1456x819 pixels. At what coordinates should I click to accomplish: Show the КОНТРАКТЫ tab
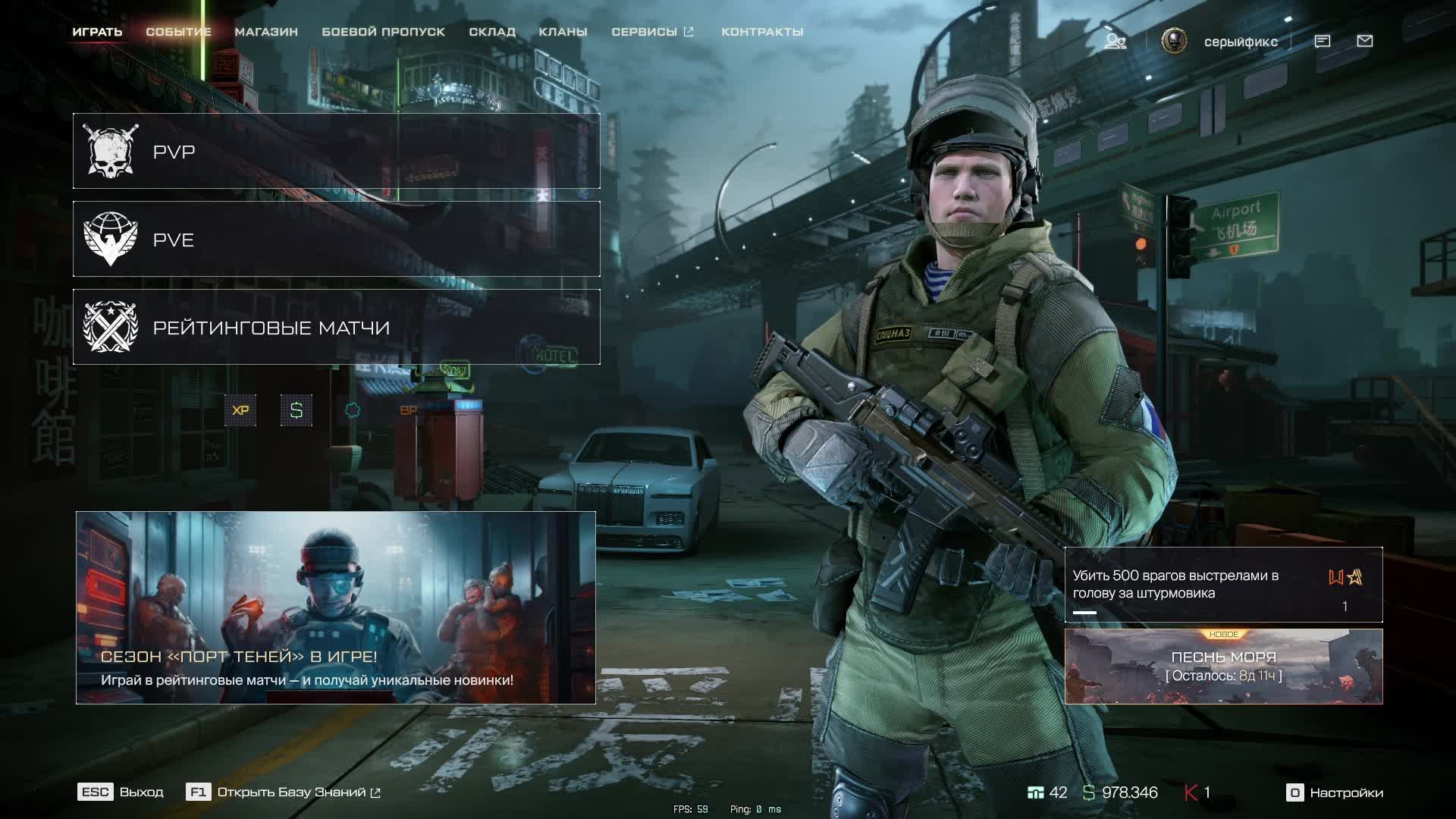pyautogui.click(x=762, y=32)
